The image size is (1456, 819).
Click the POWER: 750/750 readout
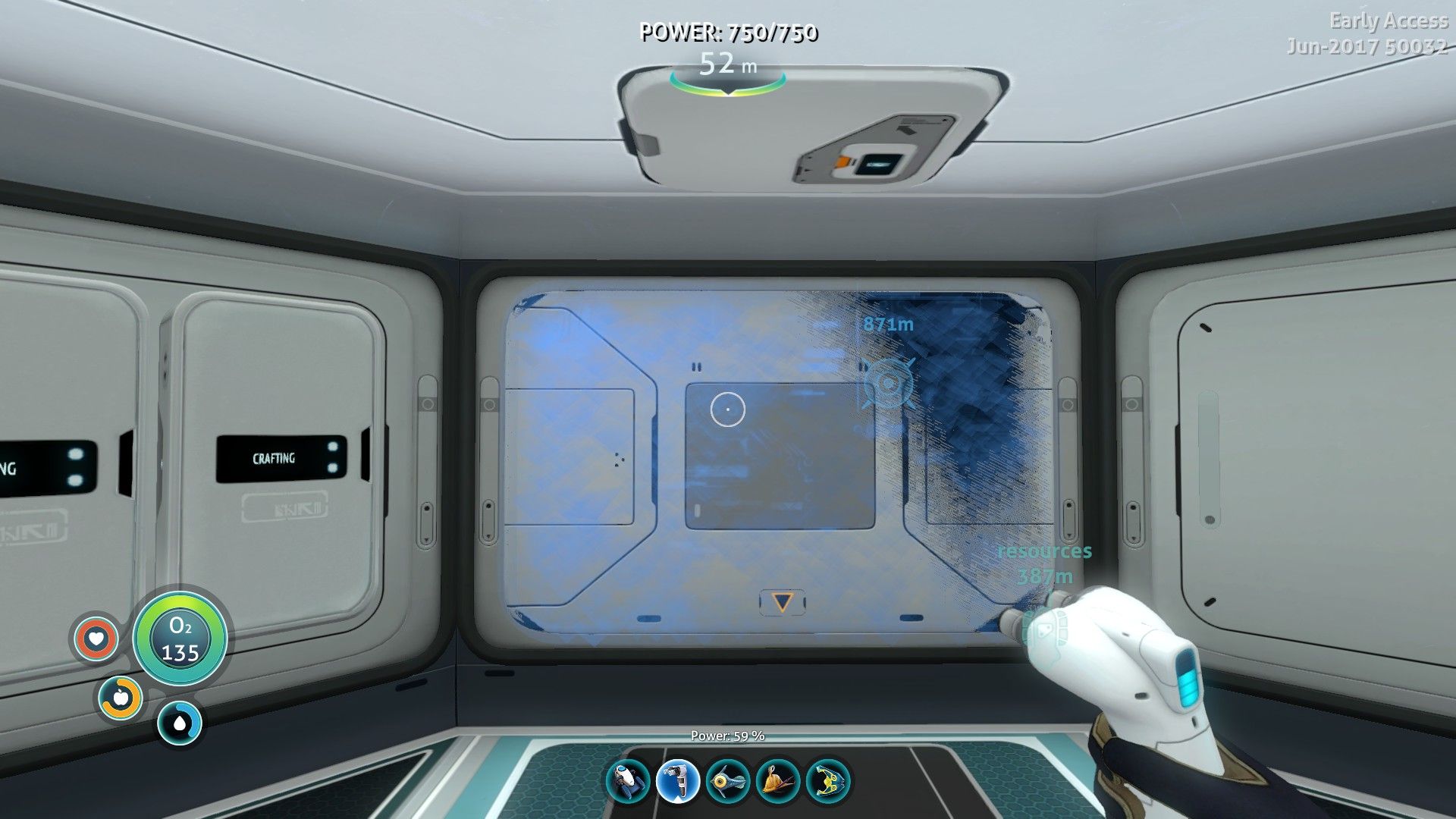[x=730, y=33]
